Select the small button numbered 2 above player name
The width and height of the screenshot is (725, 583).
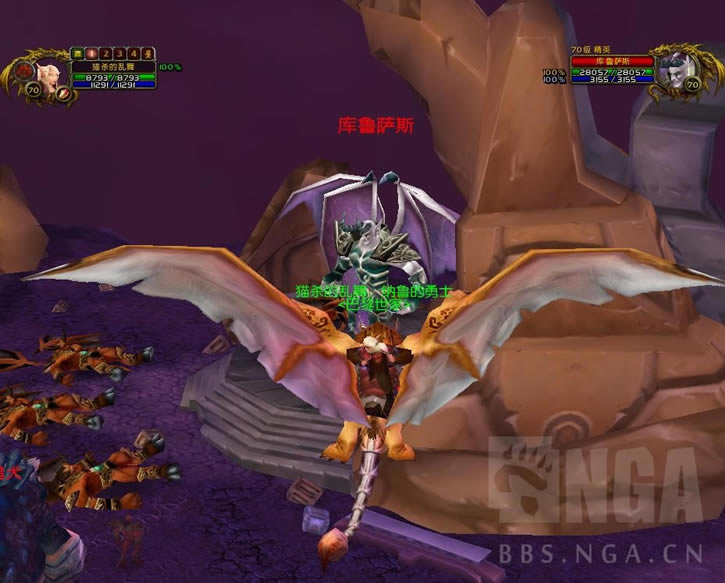click(x=105, y=53)
